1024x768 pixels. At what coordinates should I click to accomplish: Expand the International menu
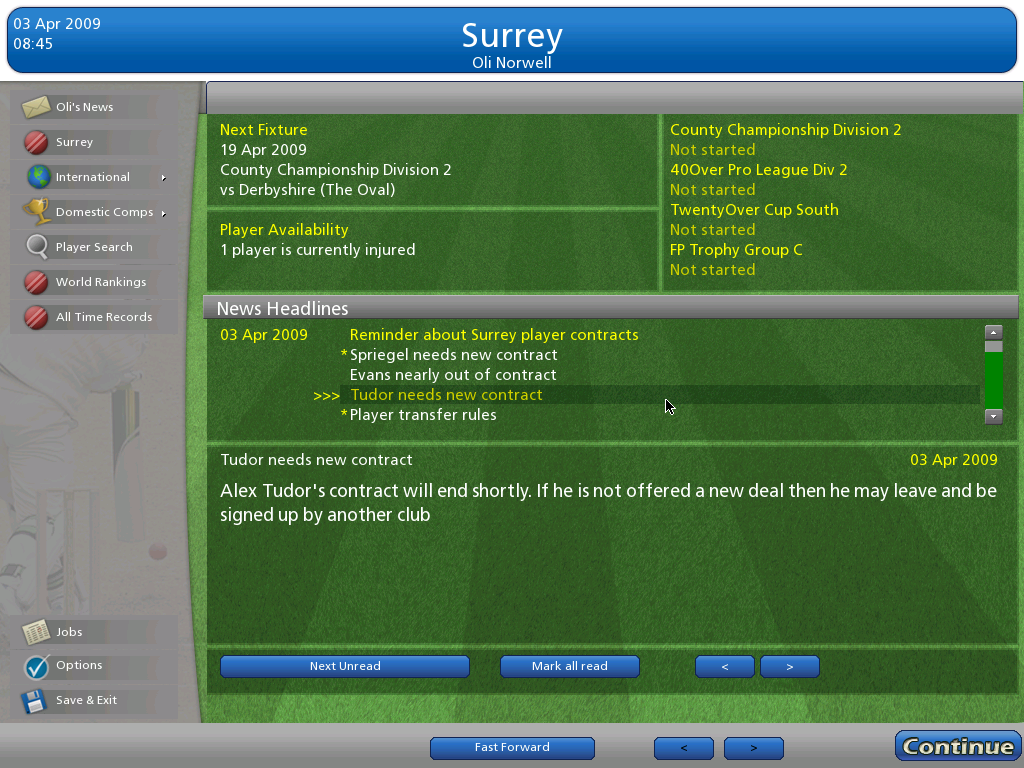point(93,177)
